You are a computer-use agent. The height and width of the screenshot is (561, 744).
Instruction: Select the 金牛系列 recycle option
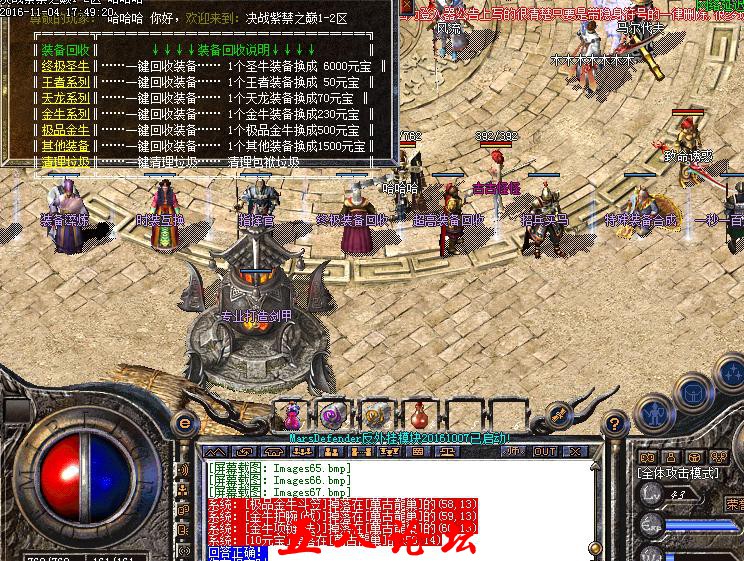point(66,114)
